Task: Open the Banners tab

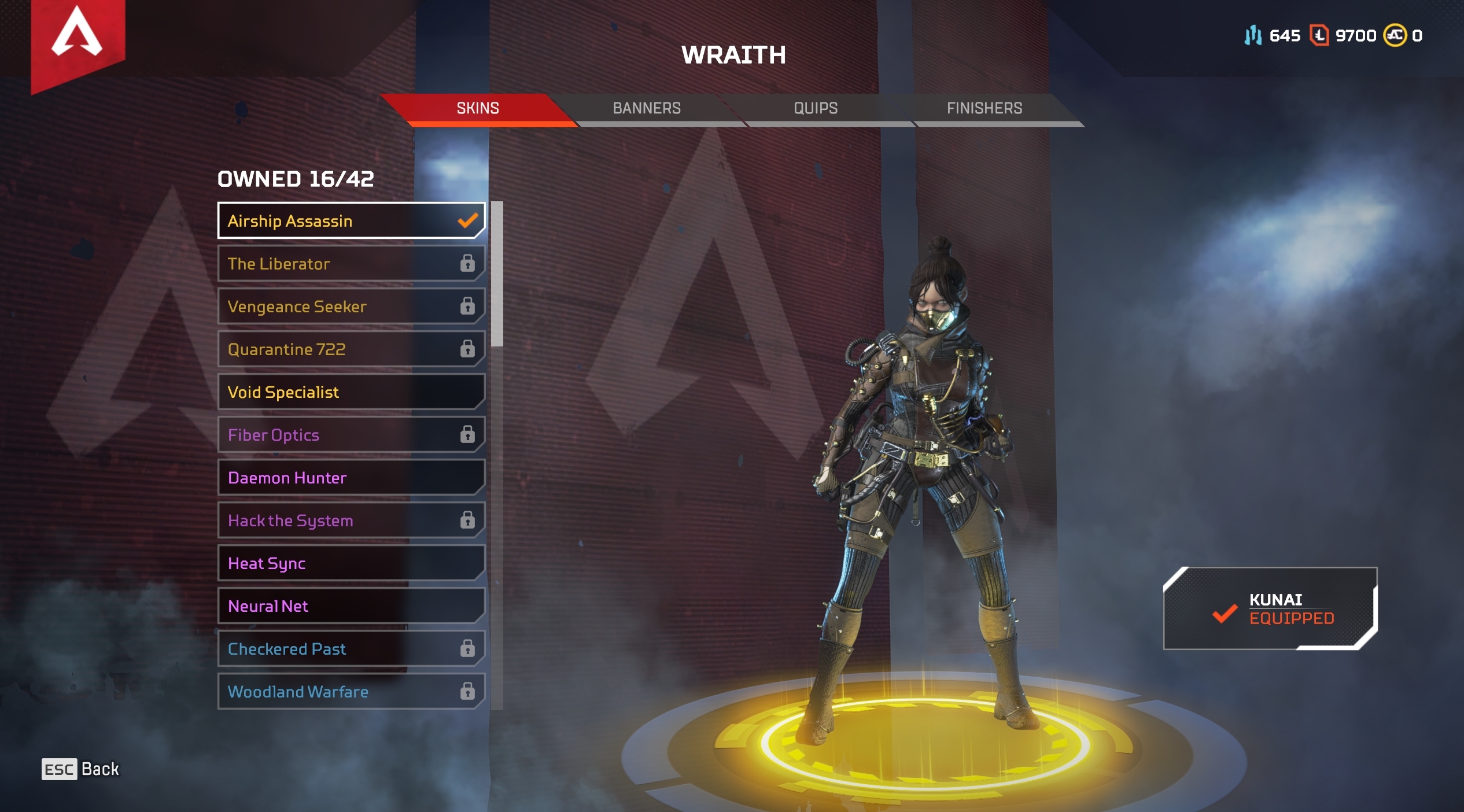Action: coord(646,108)
